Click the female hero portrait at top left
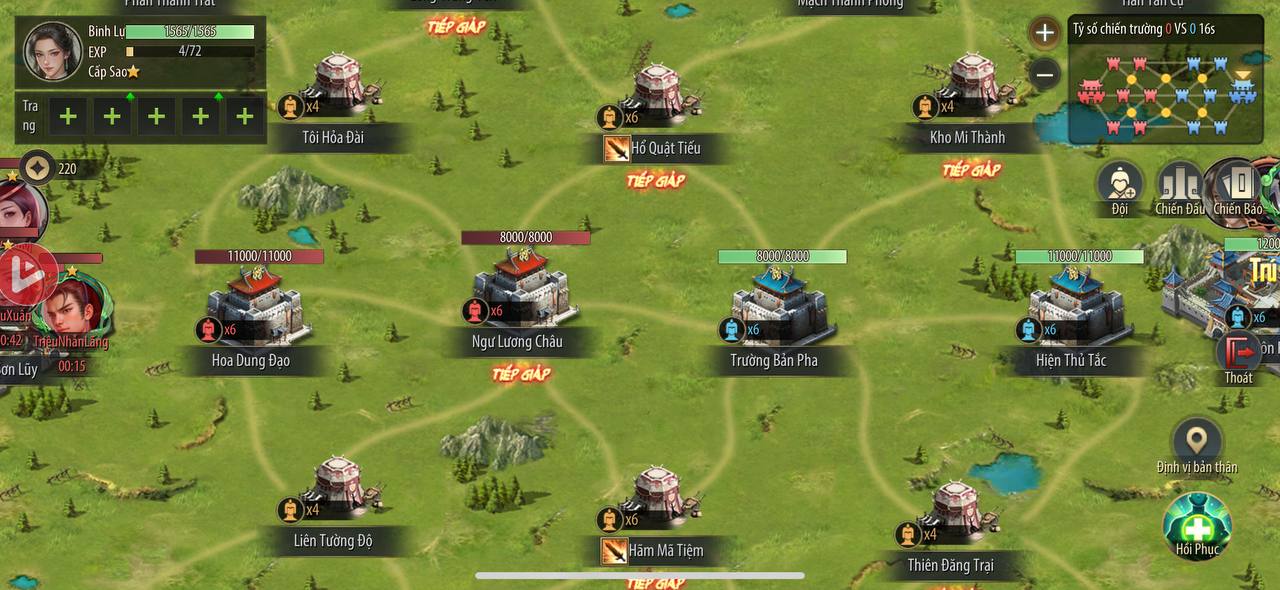The image size is (1280, 590). pyautogui.click(x=52, y=52)
